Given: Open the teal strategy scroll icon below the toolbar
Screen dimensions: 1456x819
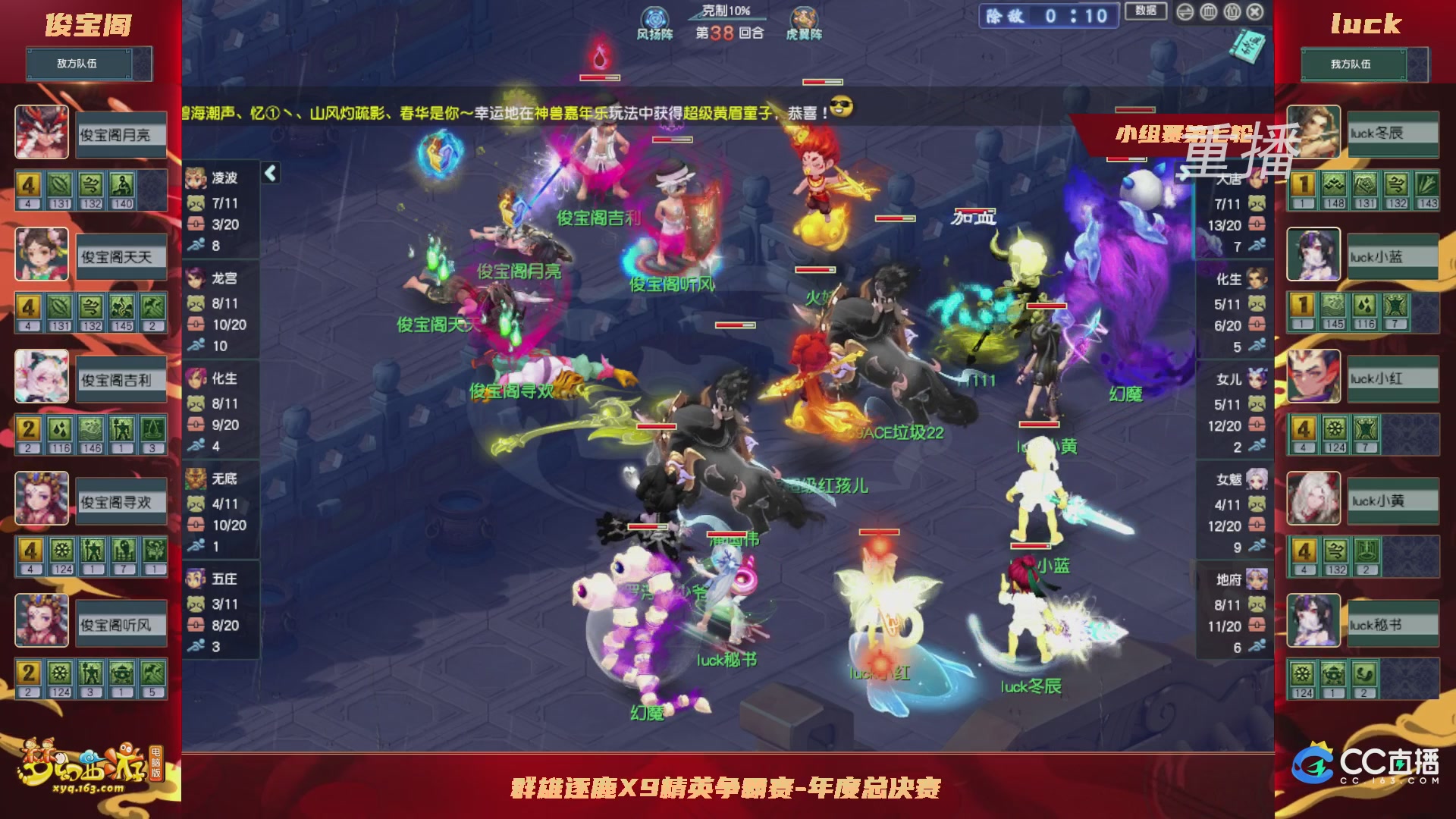Looking at the screenshot, I should pos(1247,46).
